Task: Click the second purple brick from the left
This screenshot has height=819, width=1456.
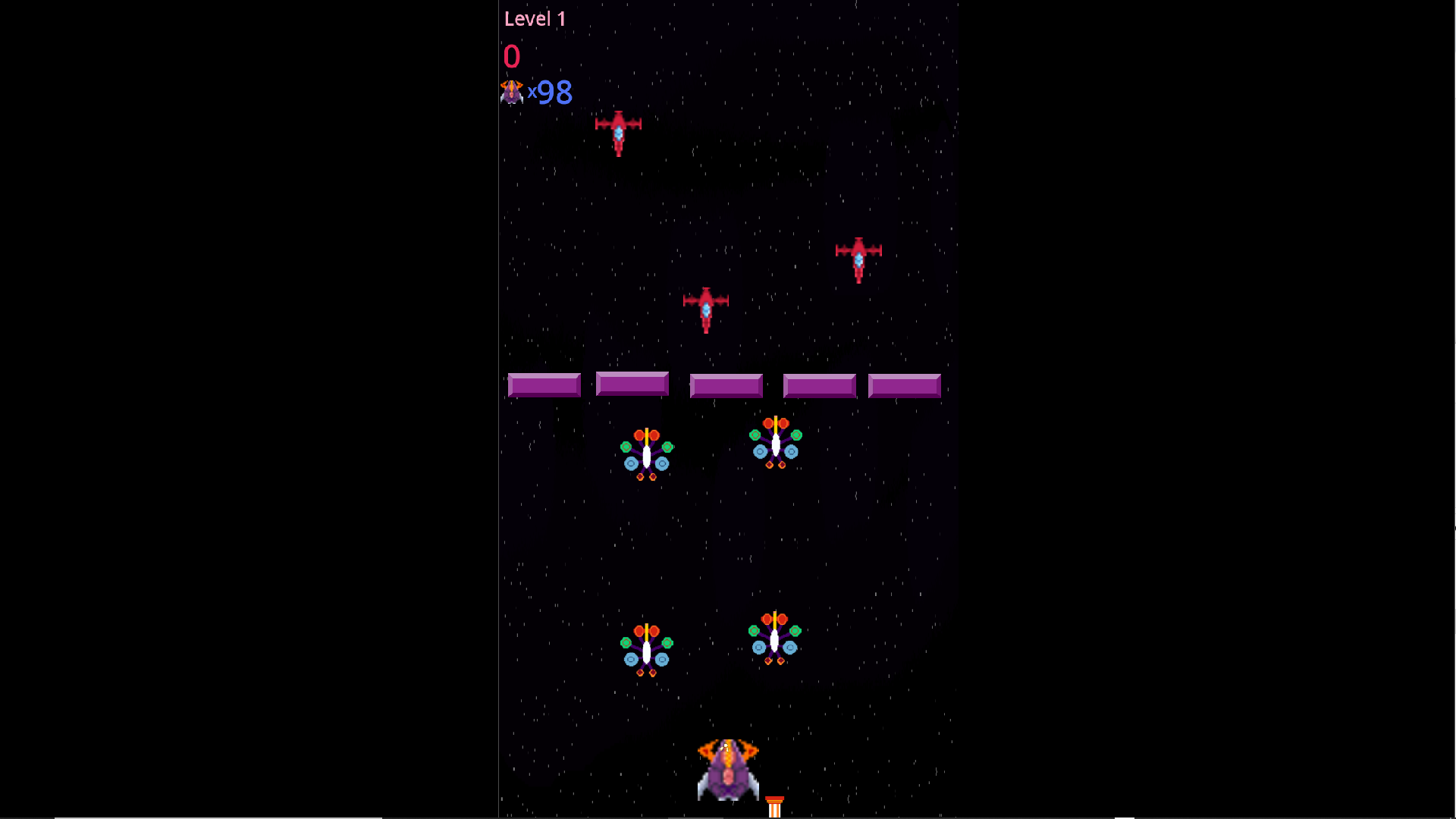Action: [632, 385]
